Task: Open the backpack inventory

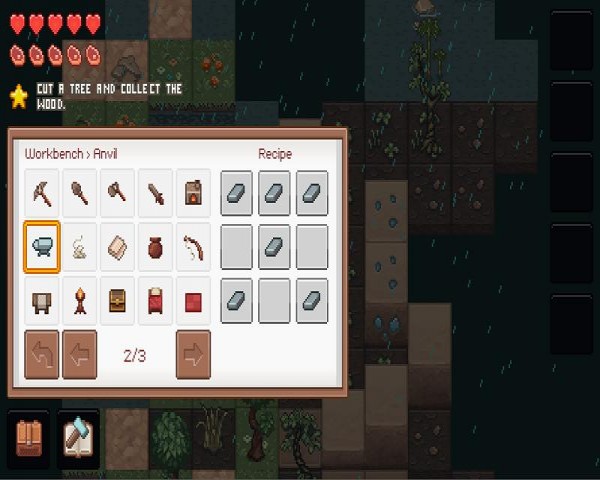Action: pos(28,435)
